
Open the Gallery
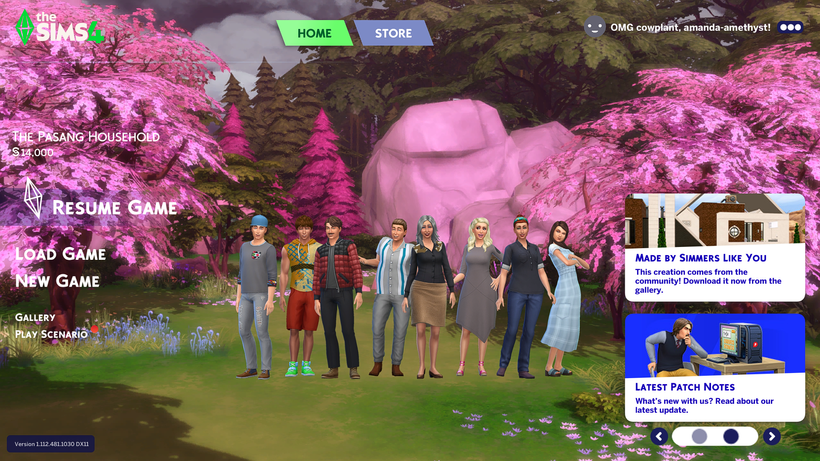tap(35, 317)
